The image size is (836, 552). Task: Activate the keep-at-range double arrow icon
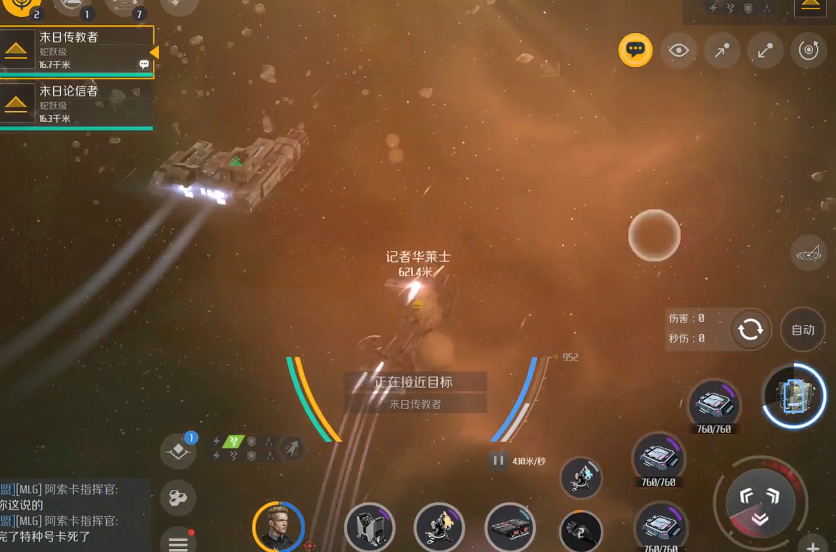point(765,50)
